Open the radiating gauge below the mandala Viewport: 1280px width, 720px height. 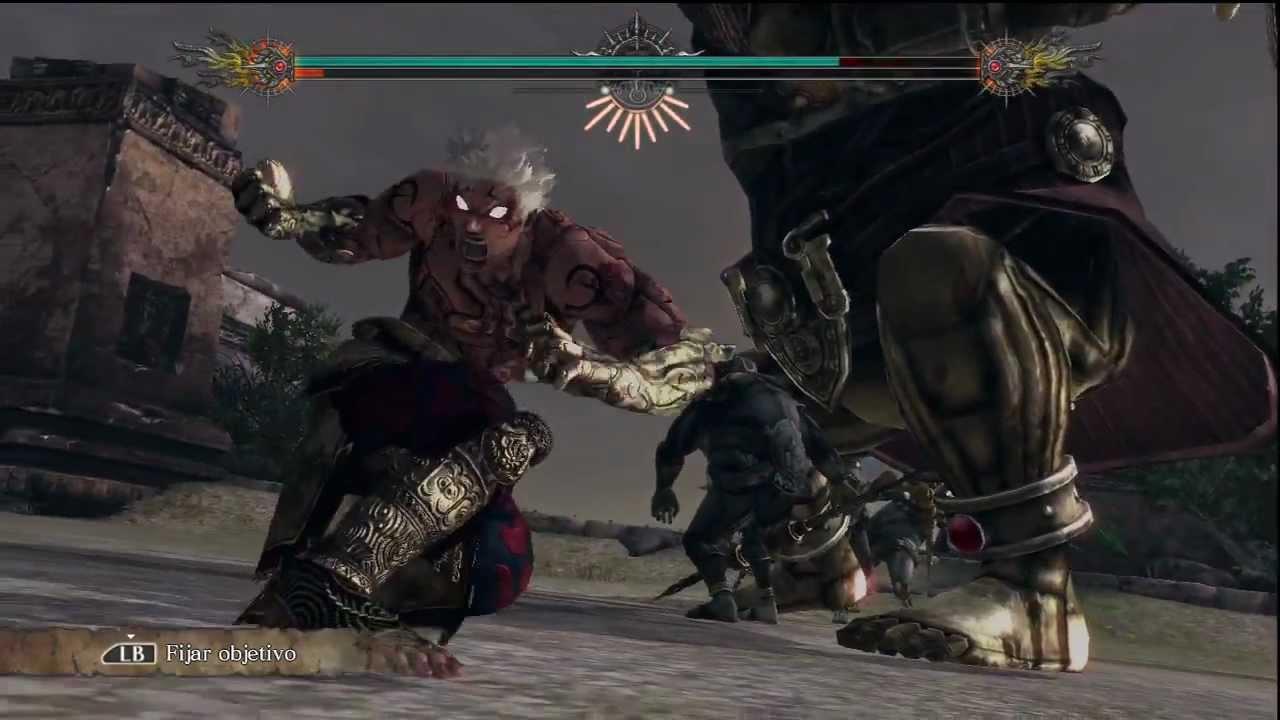(x=638, y=120)
